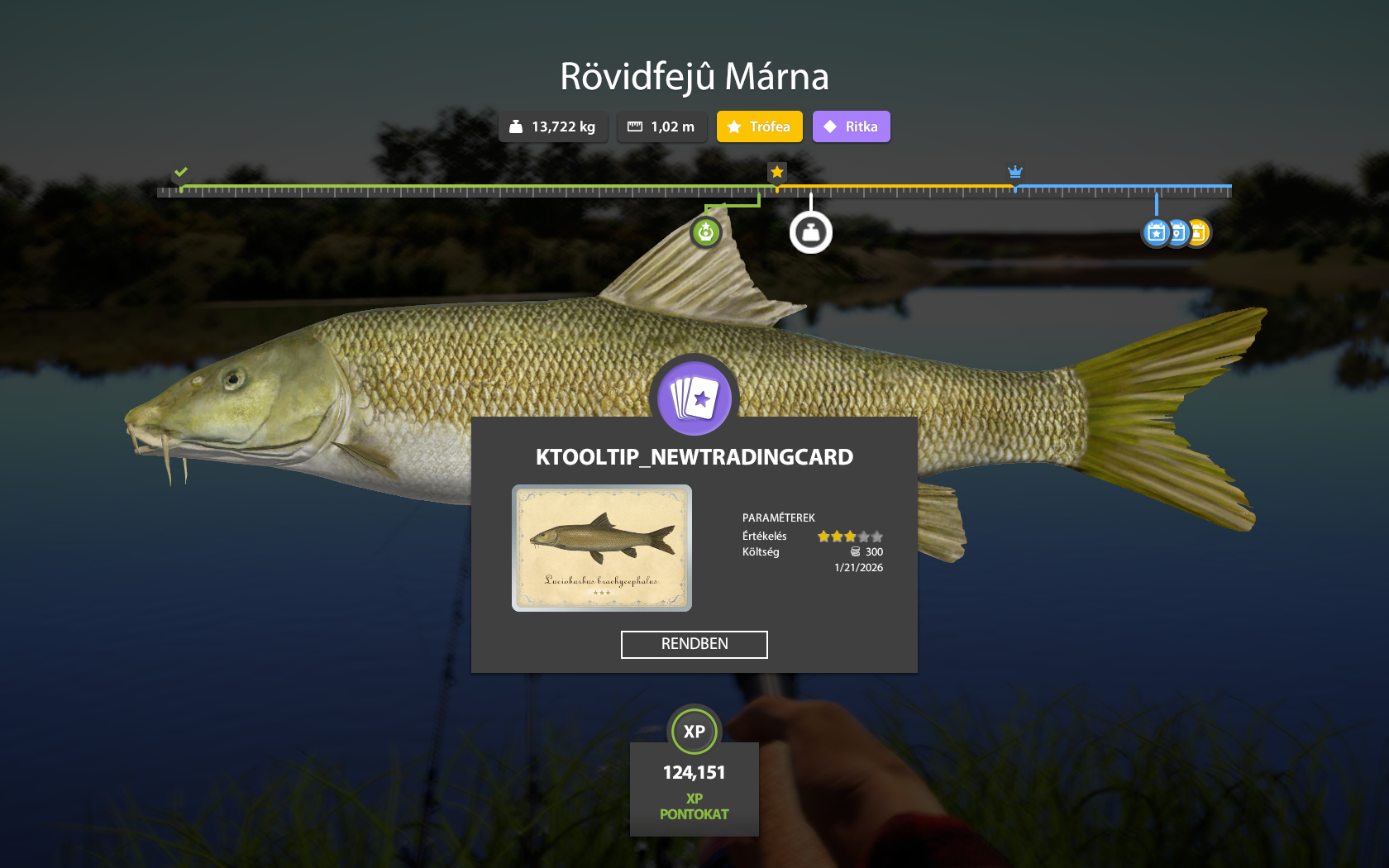Click the green medal marker below the scale
Viewport: 1389px width, 868px height.
(x=706, y=233)
